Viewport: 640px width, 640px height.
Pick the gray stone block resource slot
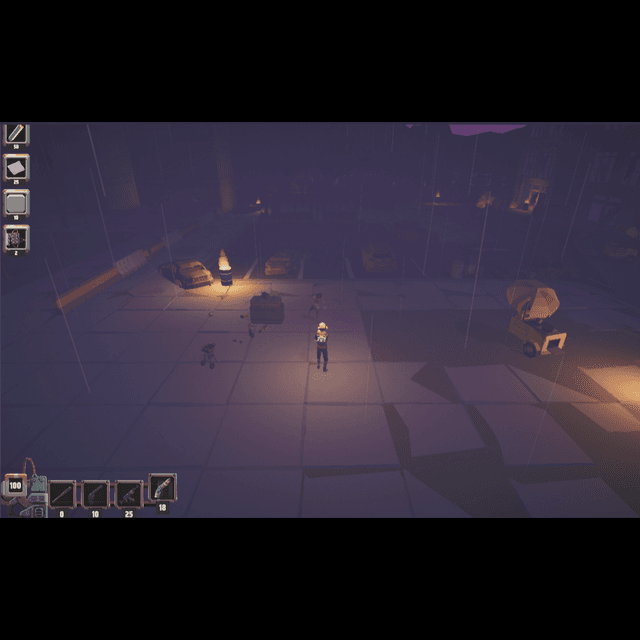(17, 202)
